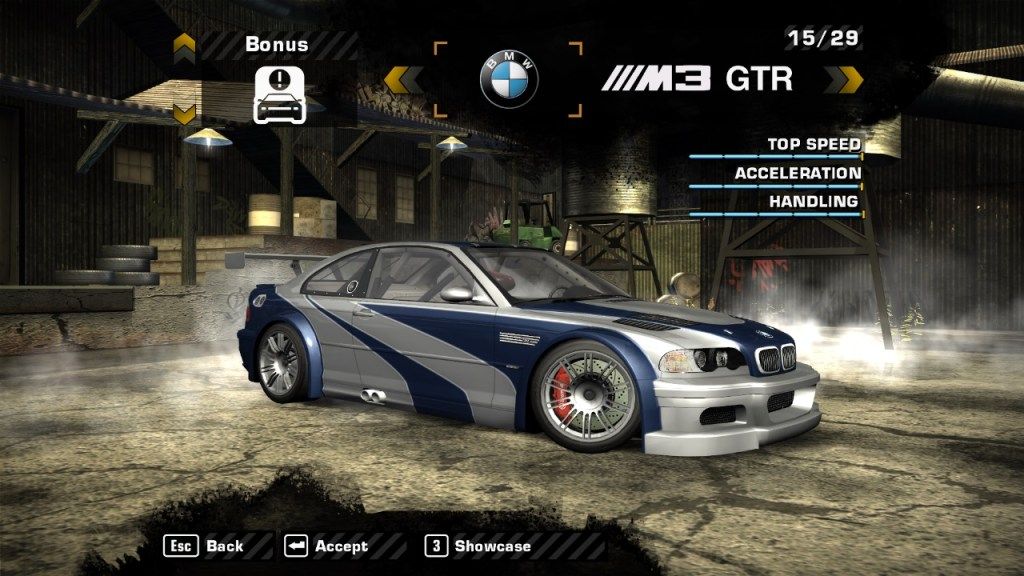The width and height of the screenshot is (1024, 576).
Task: Click the Back button
Action: (205, 546)
